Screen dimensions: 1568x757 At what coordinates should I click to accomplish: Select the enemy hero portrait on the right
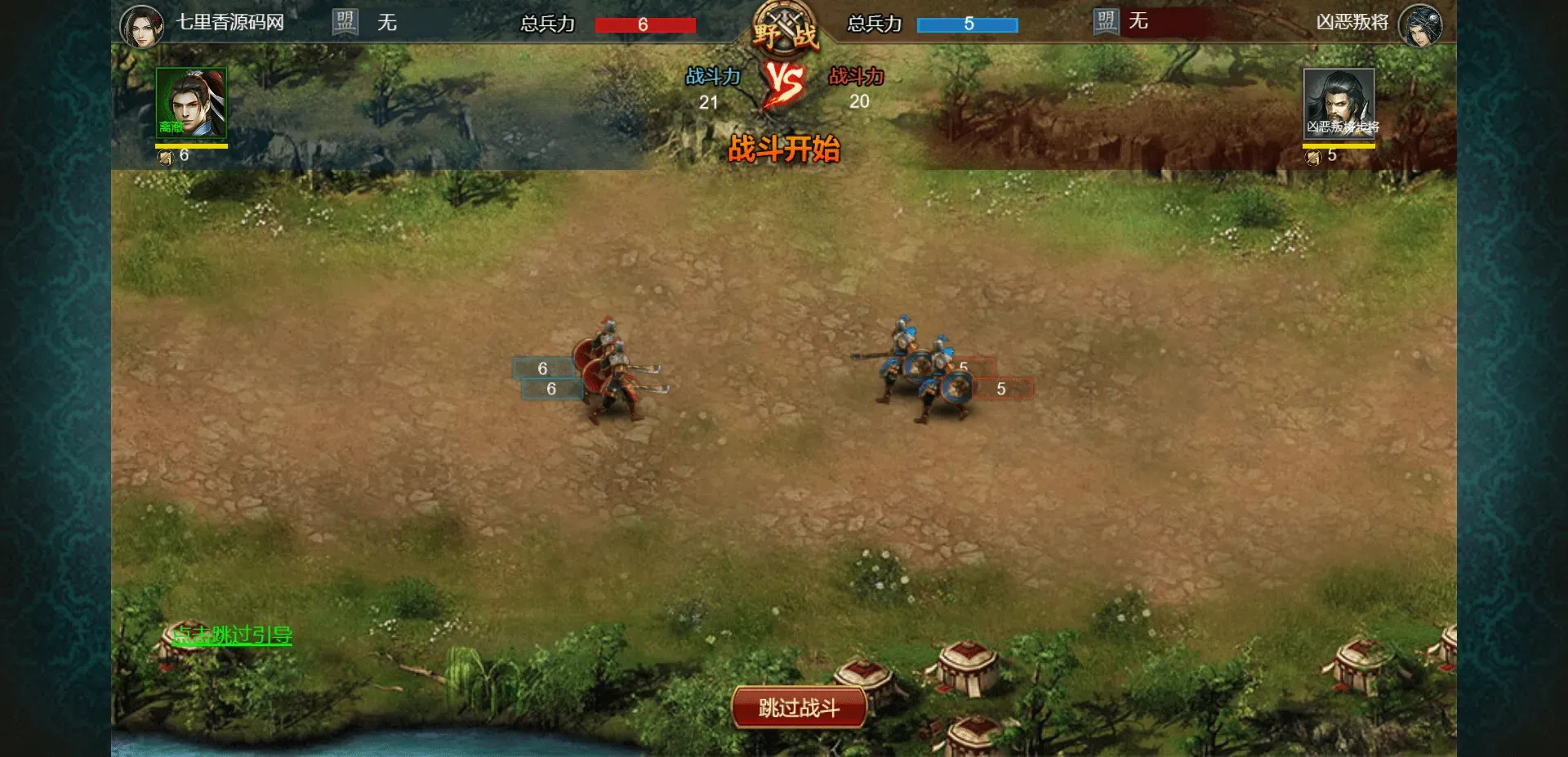tap(1339, 102)
